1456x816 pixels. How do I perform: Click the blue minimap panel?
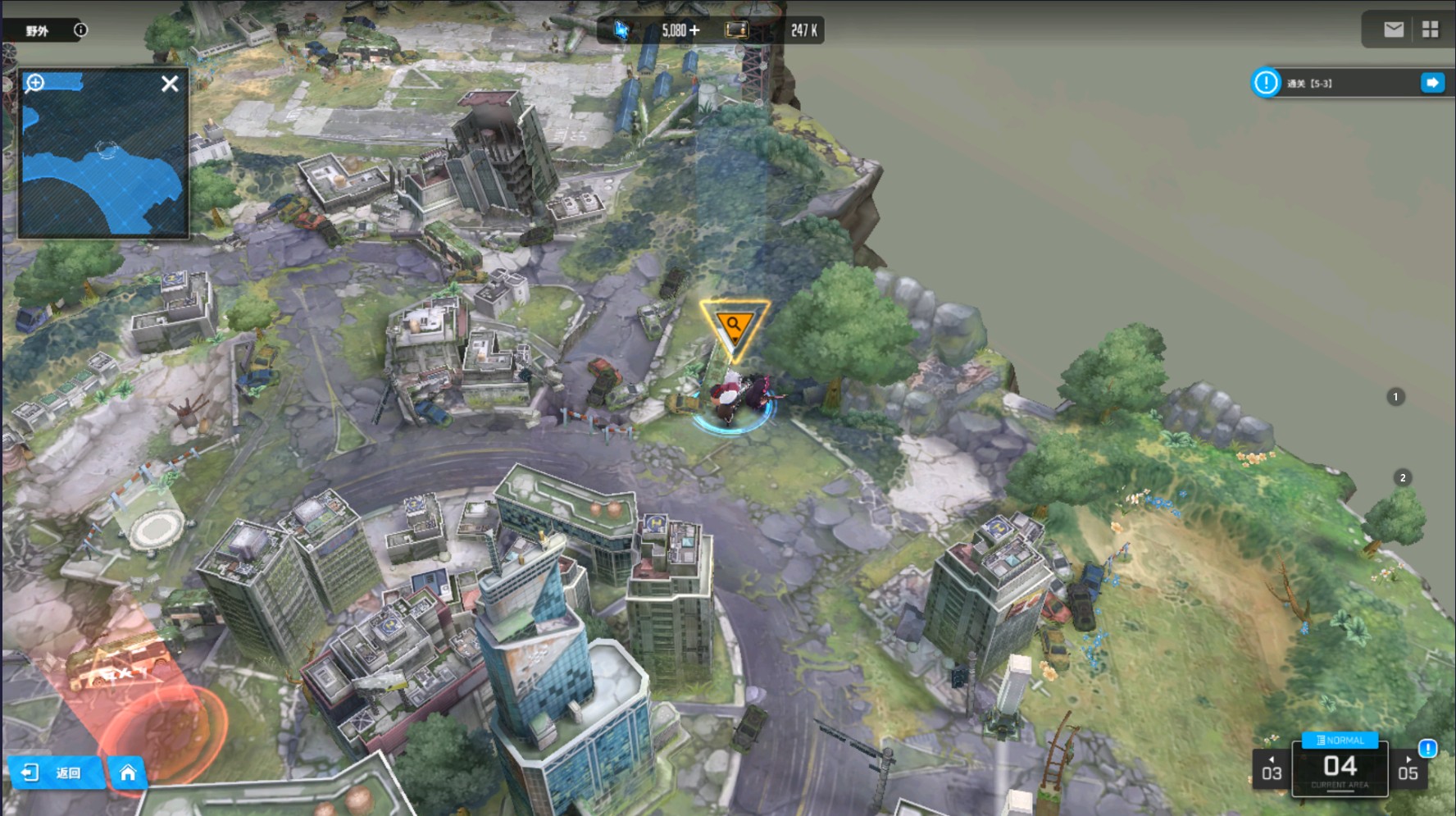(103, 164)
